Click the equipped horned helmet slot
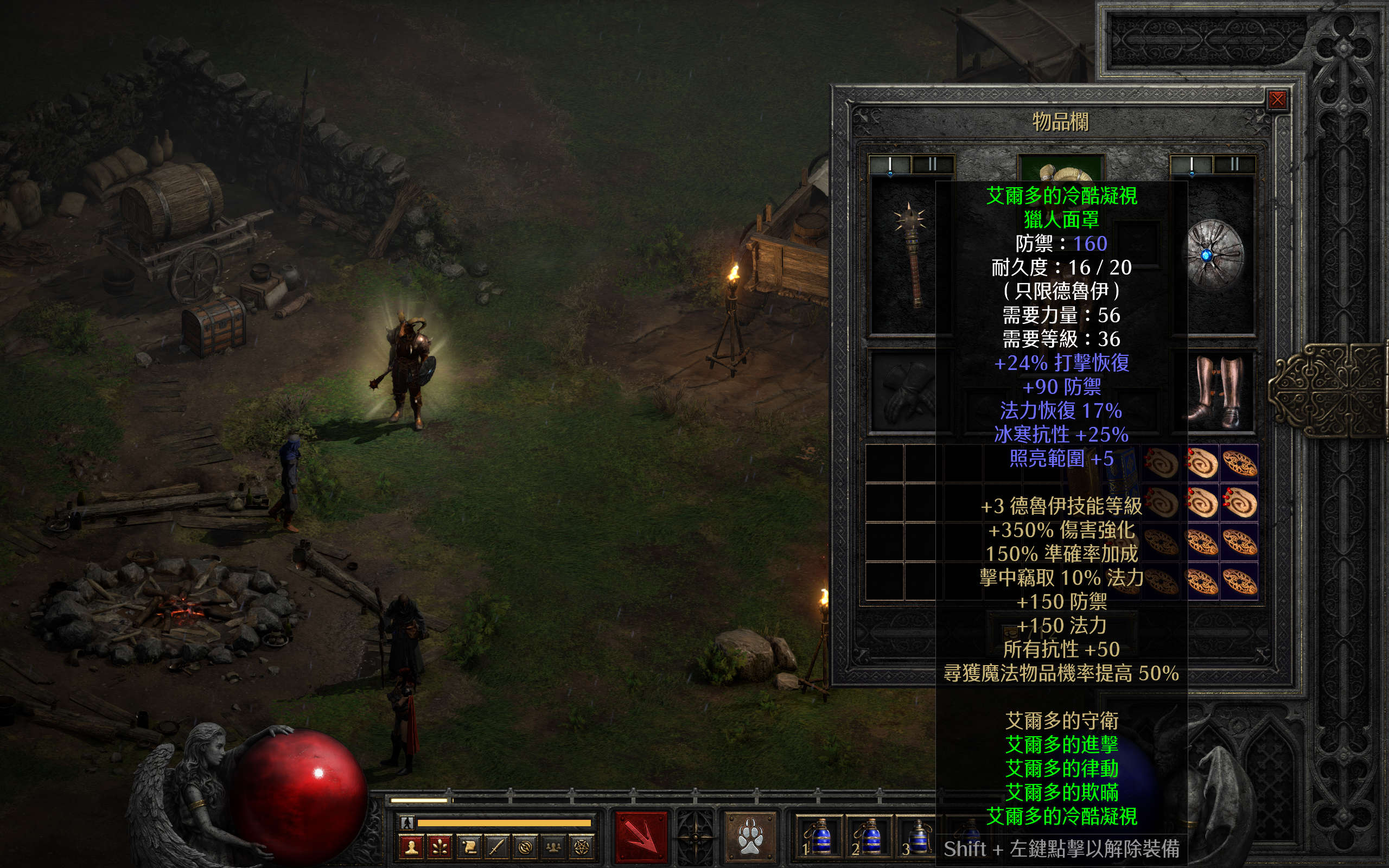This screenshot has width=1389, height=868. point(1061,169)
